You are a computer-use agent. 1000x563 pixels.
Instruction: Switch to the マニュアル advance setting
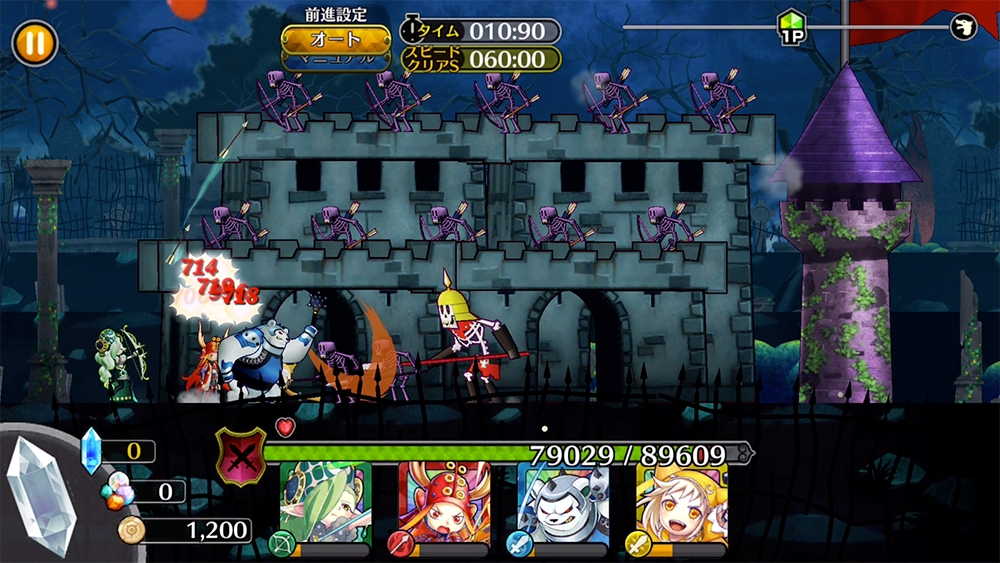pos(335,59)
